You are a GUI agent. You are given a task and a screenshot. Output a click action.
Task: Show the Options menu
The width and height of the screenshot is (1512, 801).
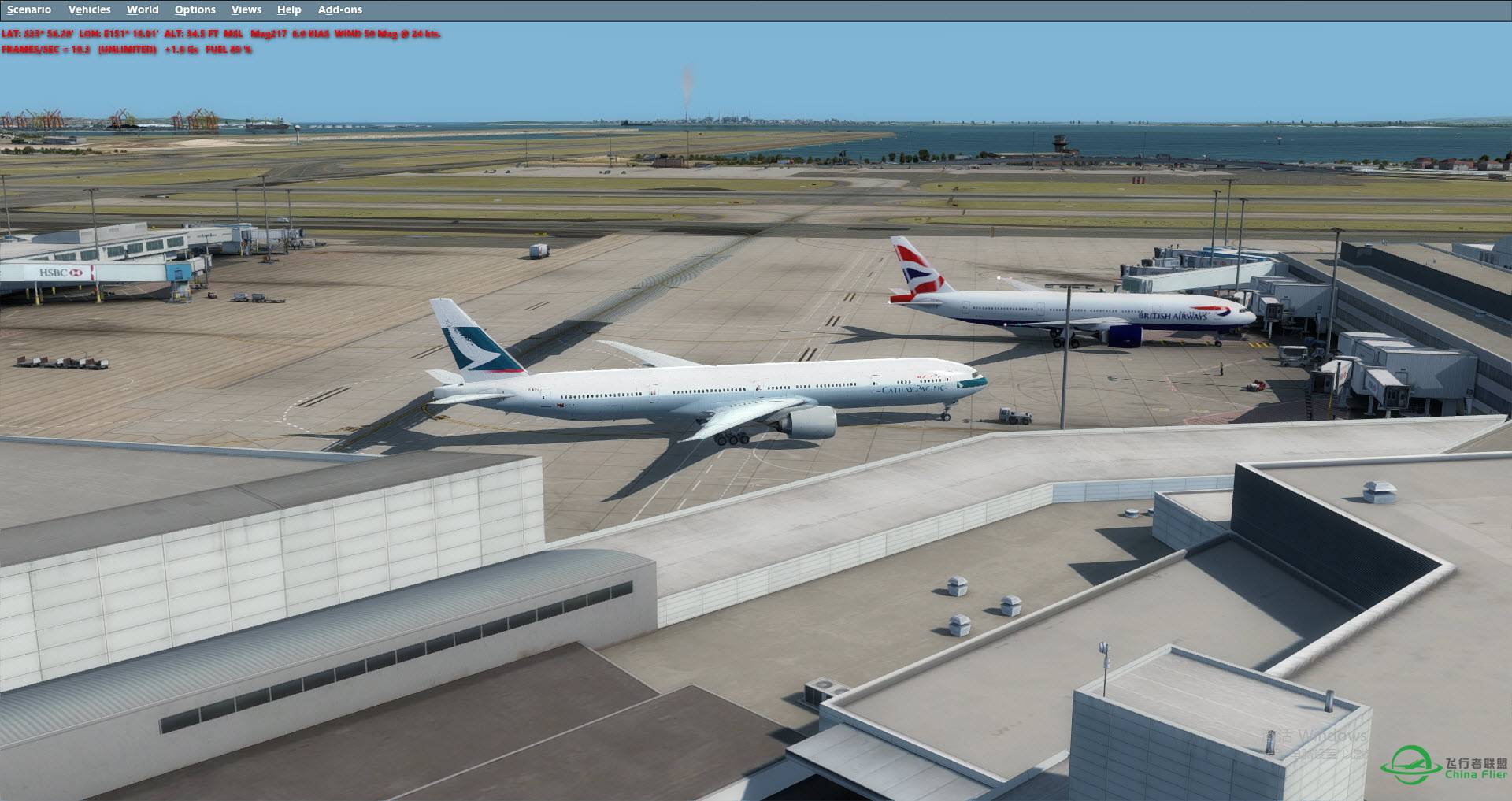(x=195, y=9)
